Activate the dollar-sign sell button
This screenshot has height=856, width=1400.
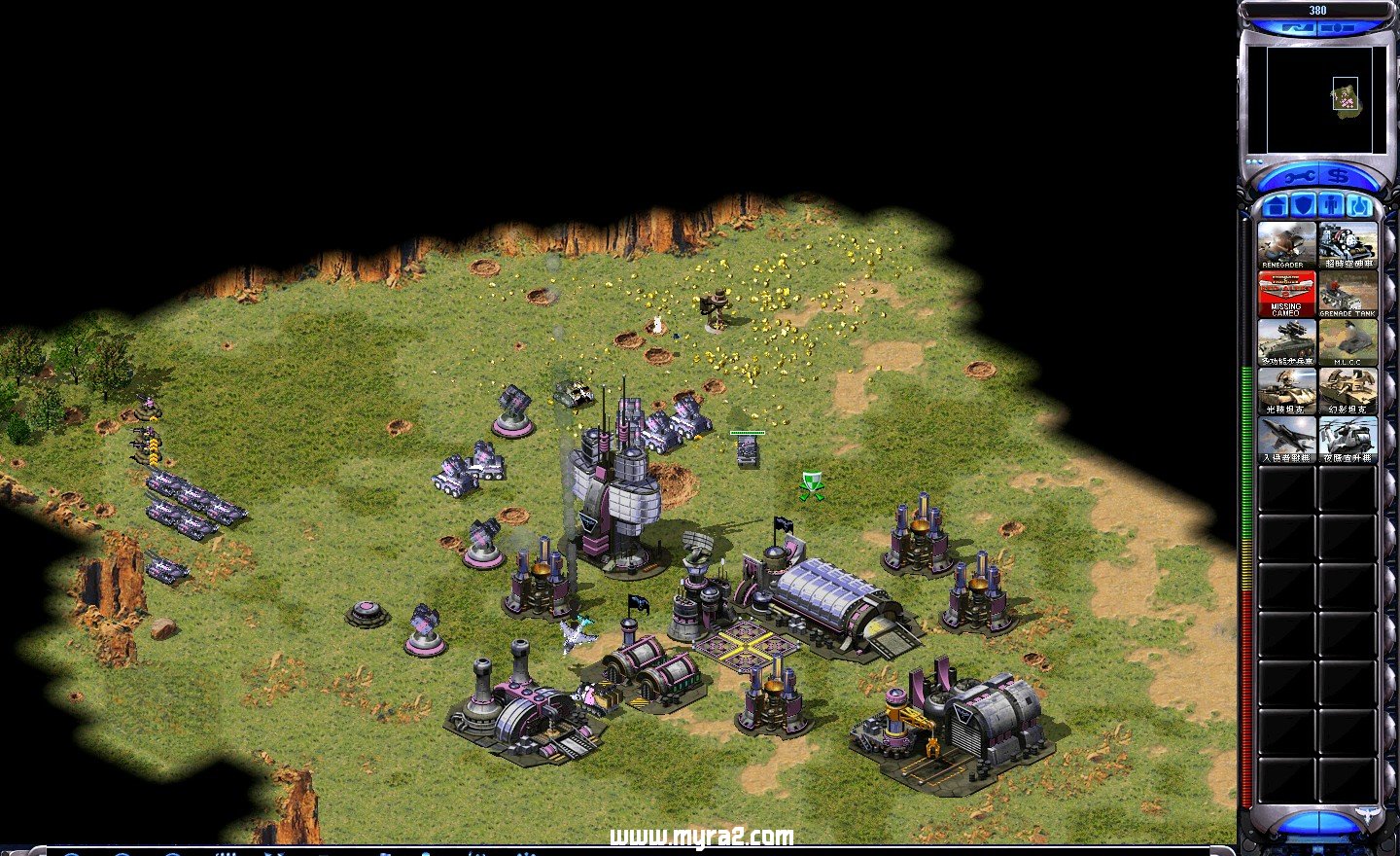1338,177
